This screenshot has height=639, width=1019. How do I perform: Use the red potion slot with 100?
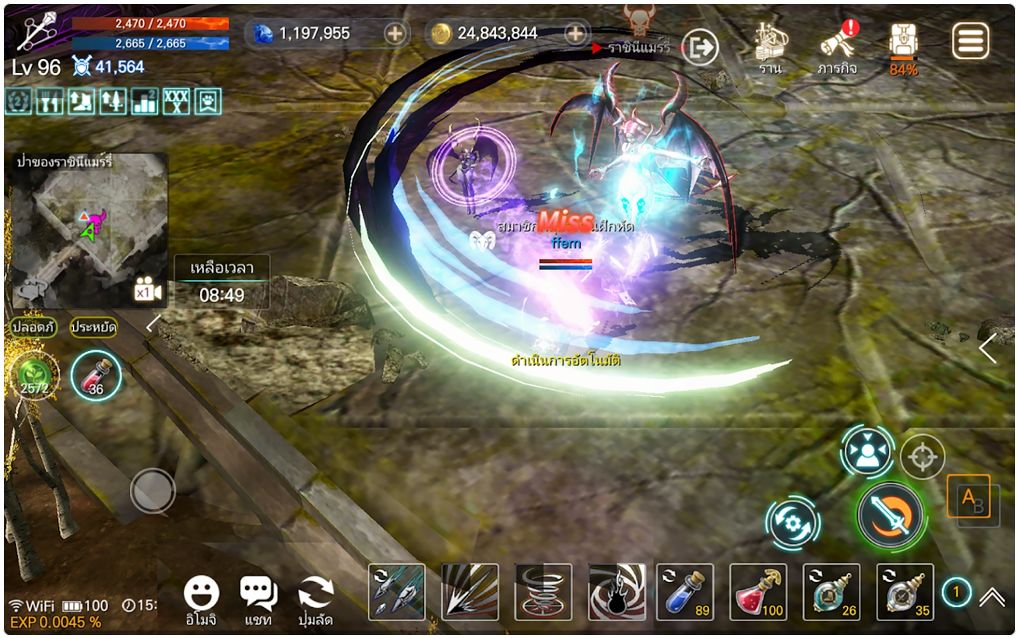click(758, 592)
